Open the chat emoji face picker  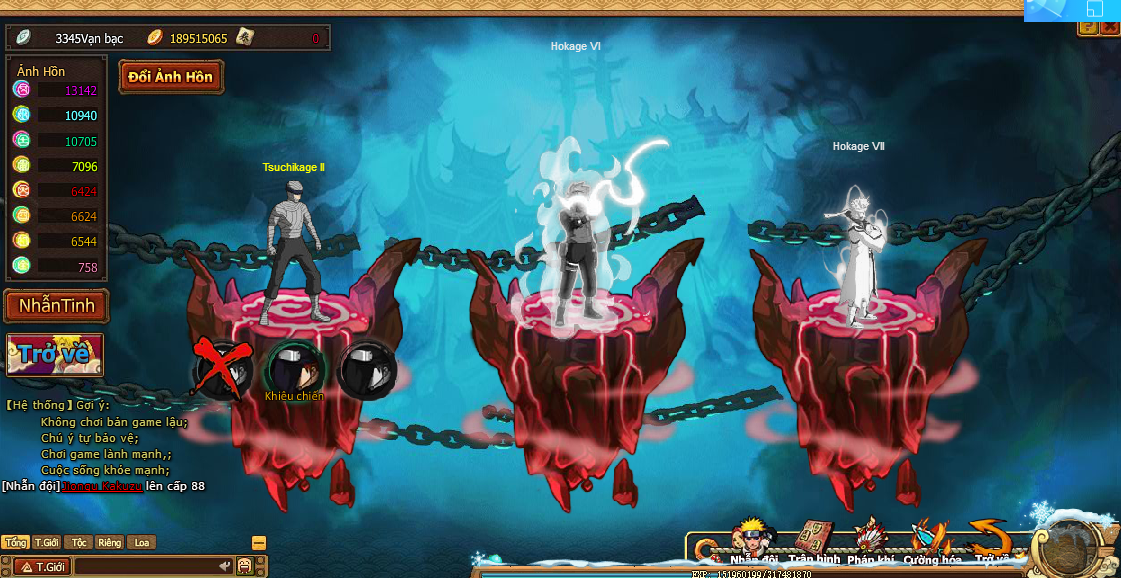(x=244, y=567)
